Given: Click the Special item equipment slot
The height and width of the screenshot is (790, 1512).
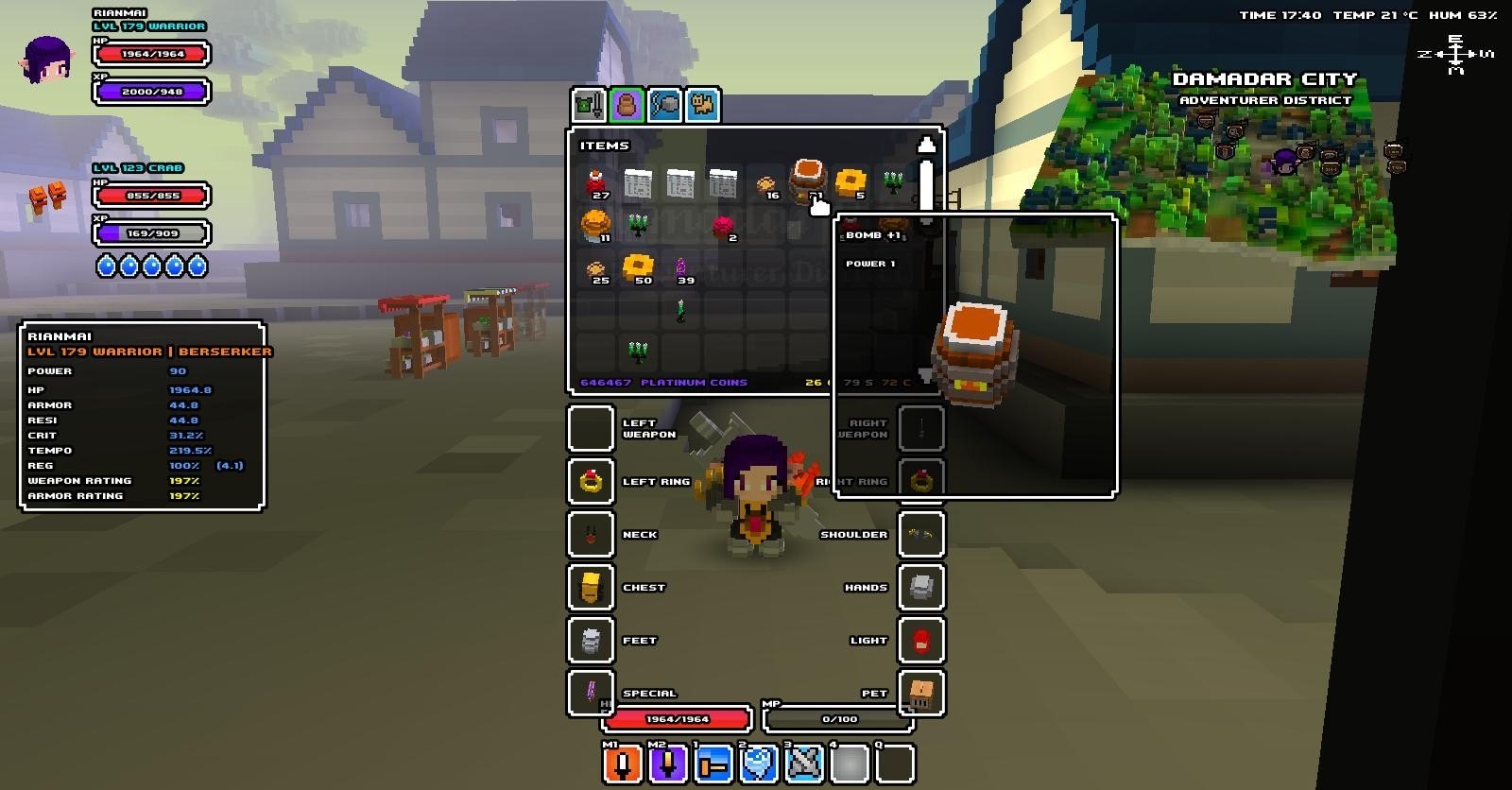Looking at the screenshot, I should click(592, 693).
